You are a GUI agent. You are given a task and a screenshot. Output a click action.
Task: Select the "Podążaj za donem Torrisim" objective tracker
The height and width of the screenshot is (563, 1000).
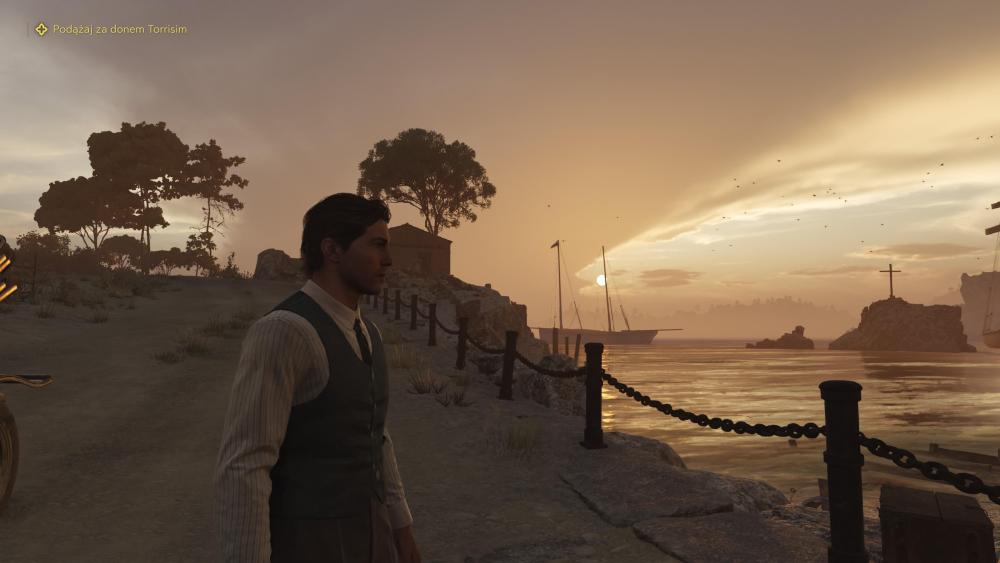point(111,29)
